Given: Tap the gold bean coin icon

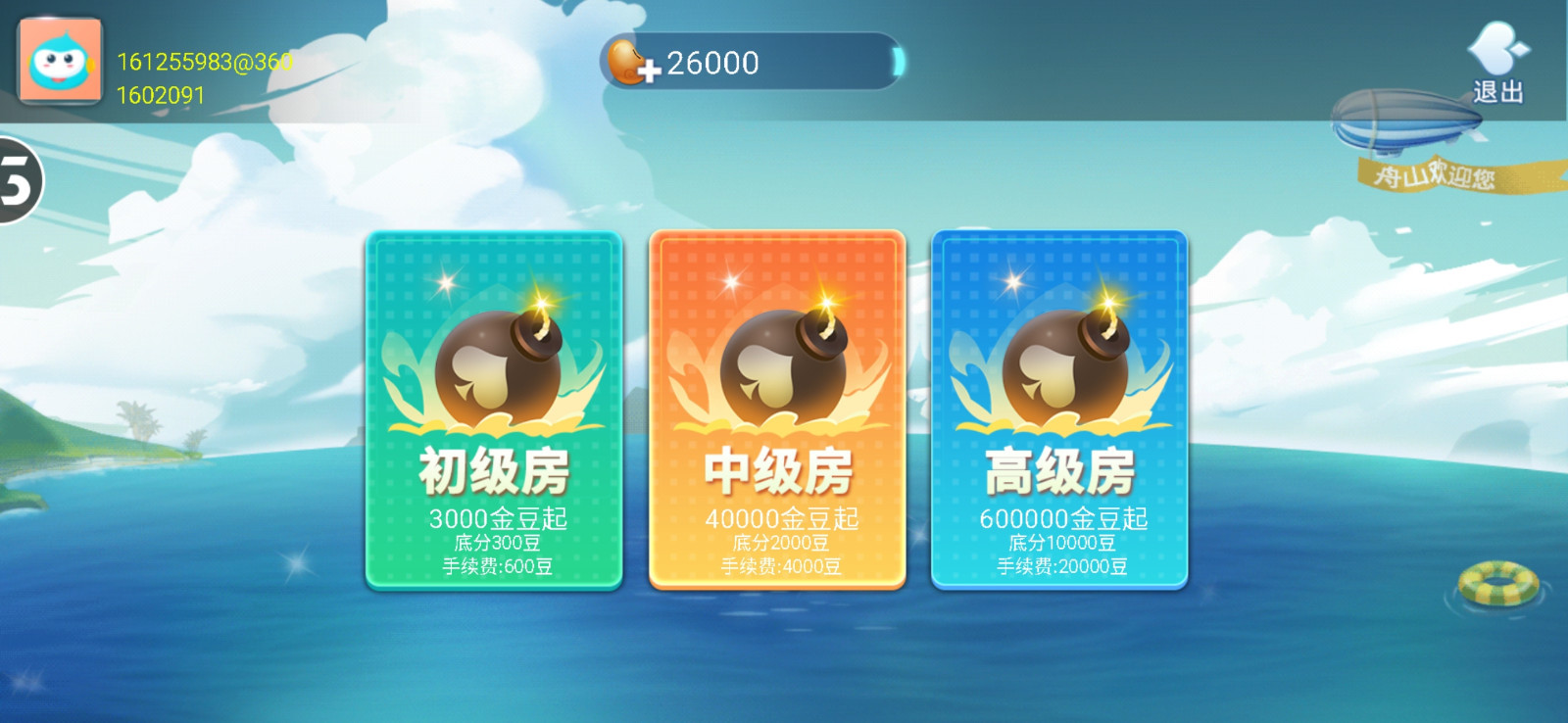Looking at the screenshot, I should click(x=621, y=63).
